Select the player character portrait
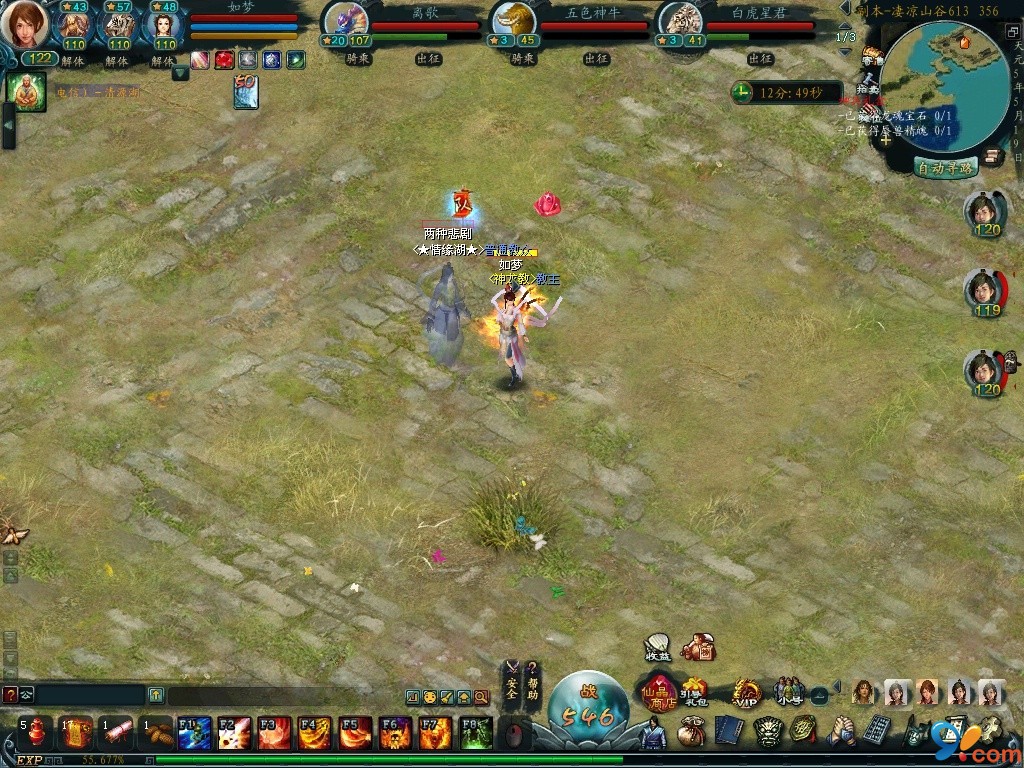1024x768 pixels. [24, 24]
